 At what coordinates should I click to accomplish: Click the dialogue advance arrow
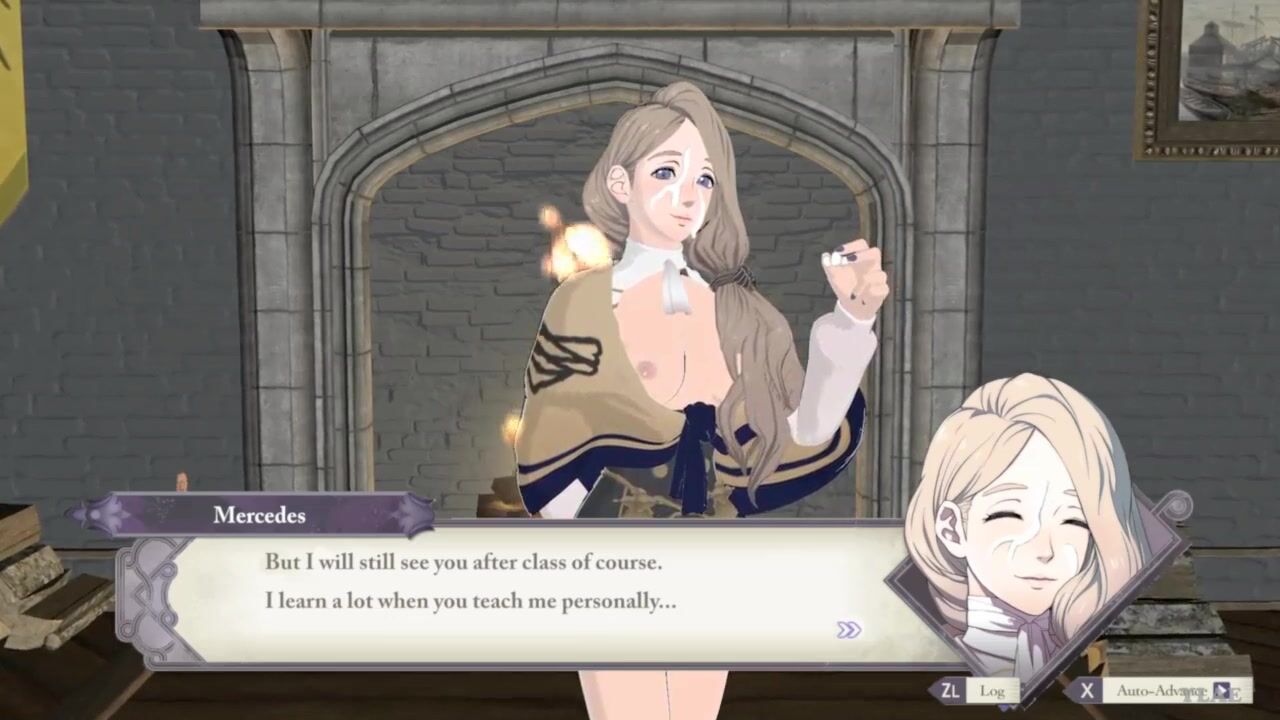[849, 630]
